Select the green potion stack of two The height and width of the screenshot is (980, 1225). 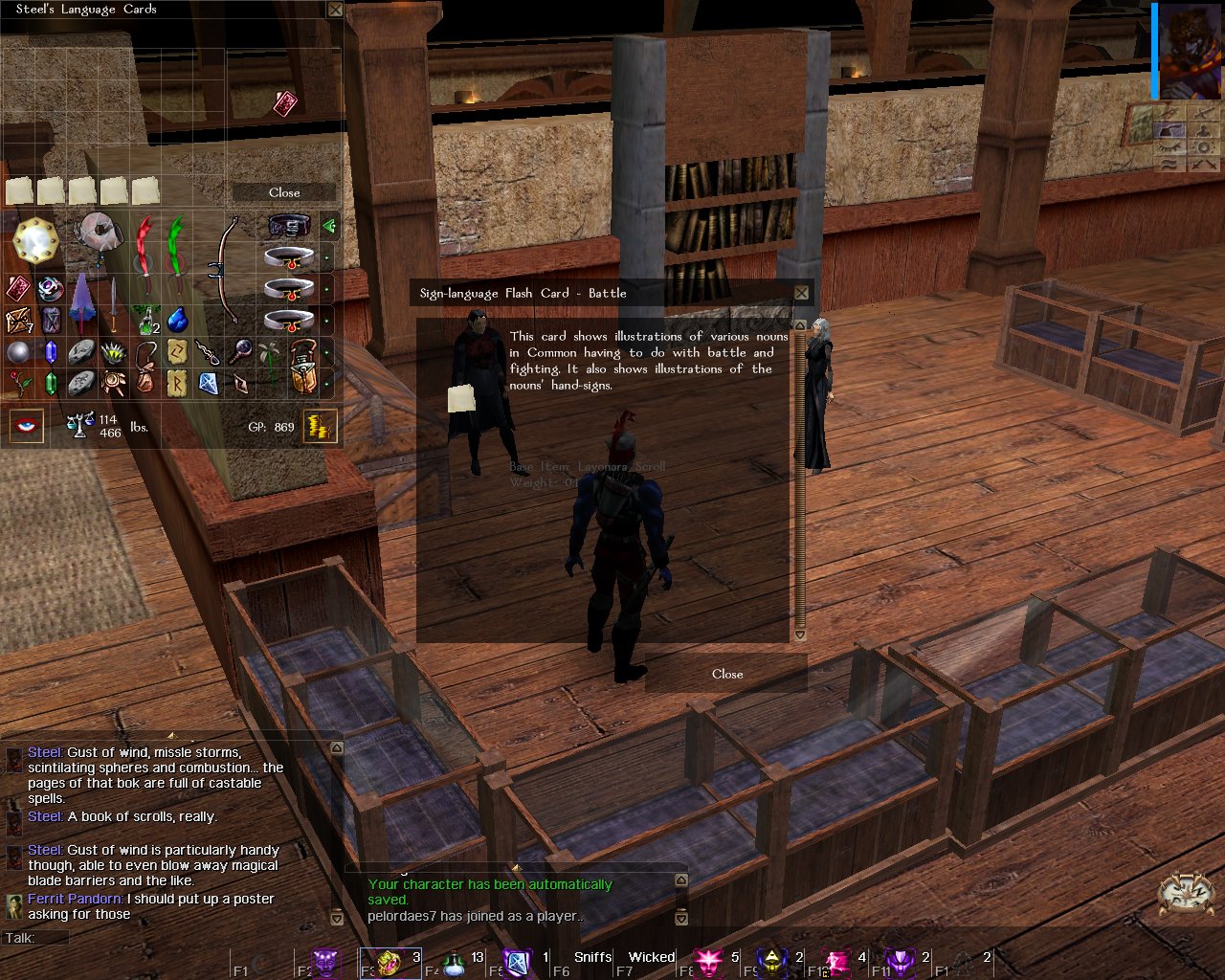pos(145,320)
